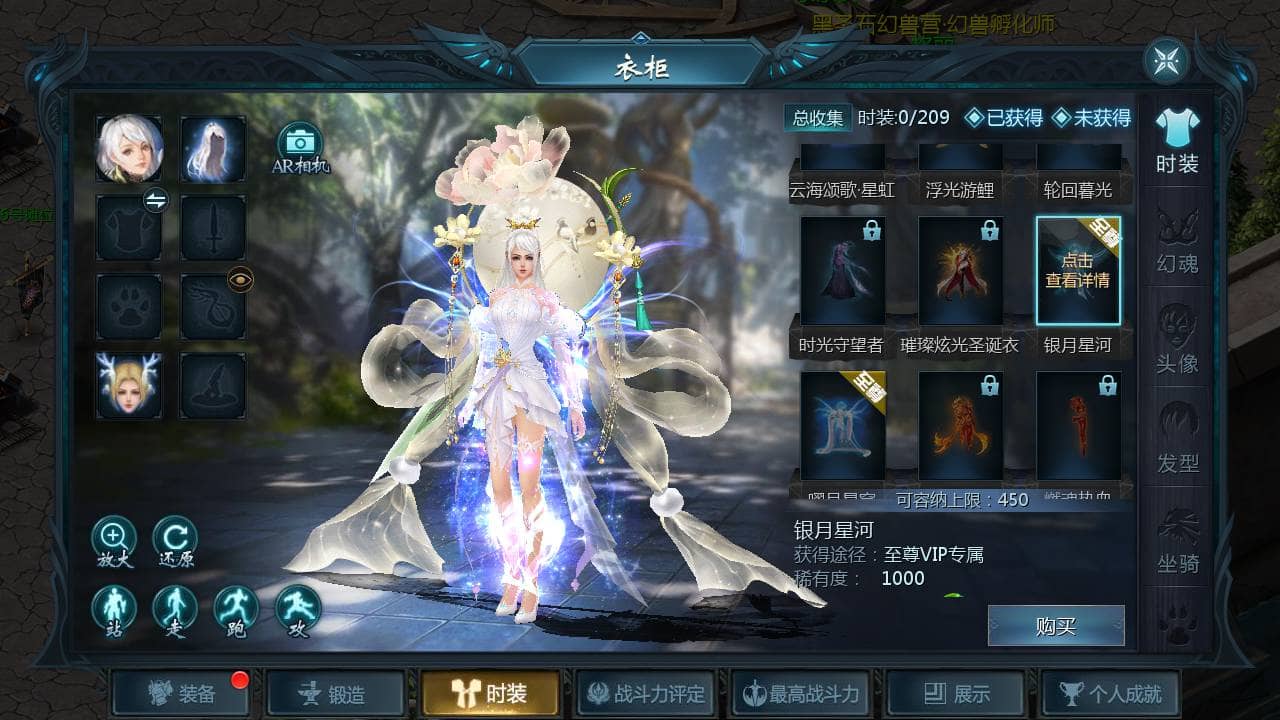
Task: View details of the 银月星河 outfit
Action: point(1078,272)
